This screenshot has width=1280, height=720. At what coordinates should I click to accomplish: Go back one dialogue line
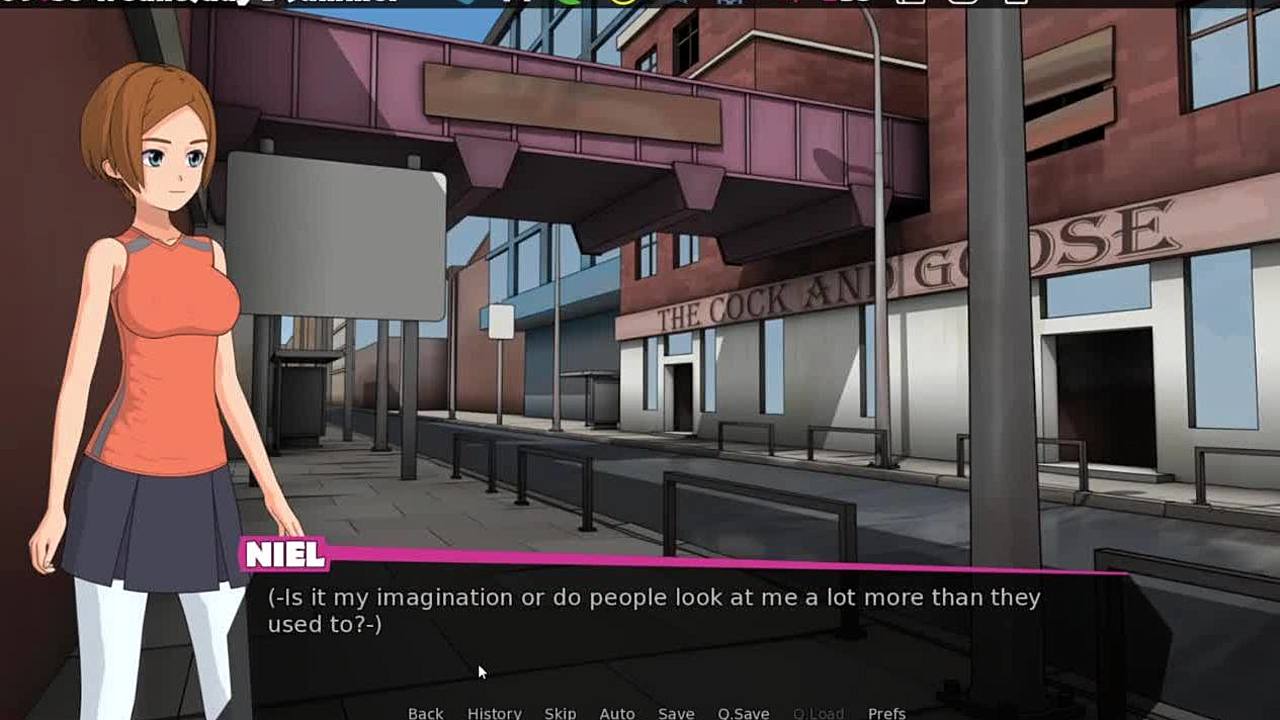(x=425, y=713)
